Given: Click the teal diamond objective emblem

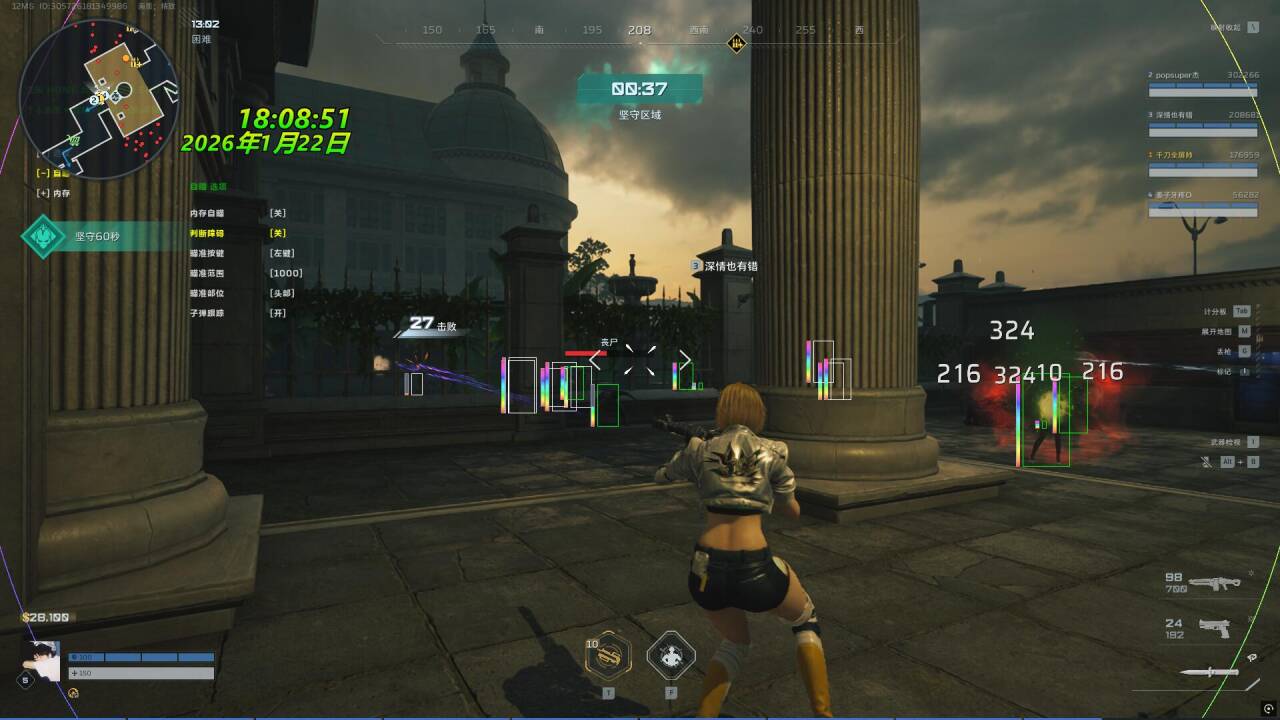Looking at the screenshot, I should pos(44,237).
